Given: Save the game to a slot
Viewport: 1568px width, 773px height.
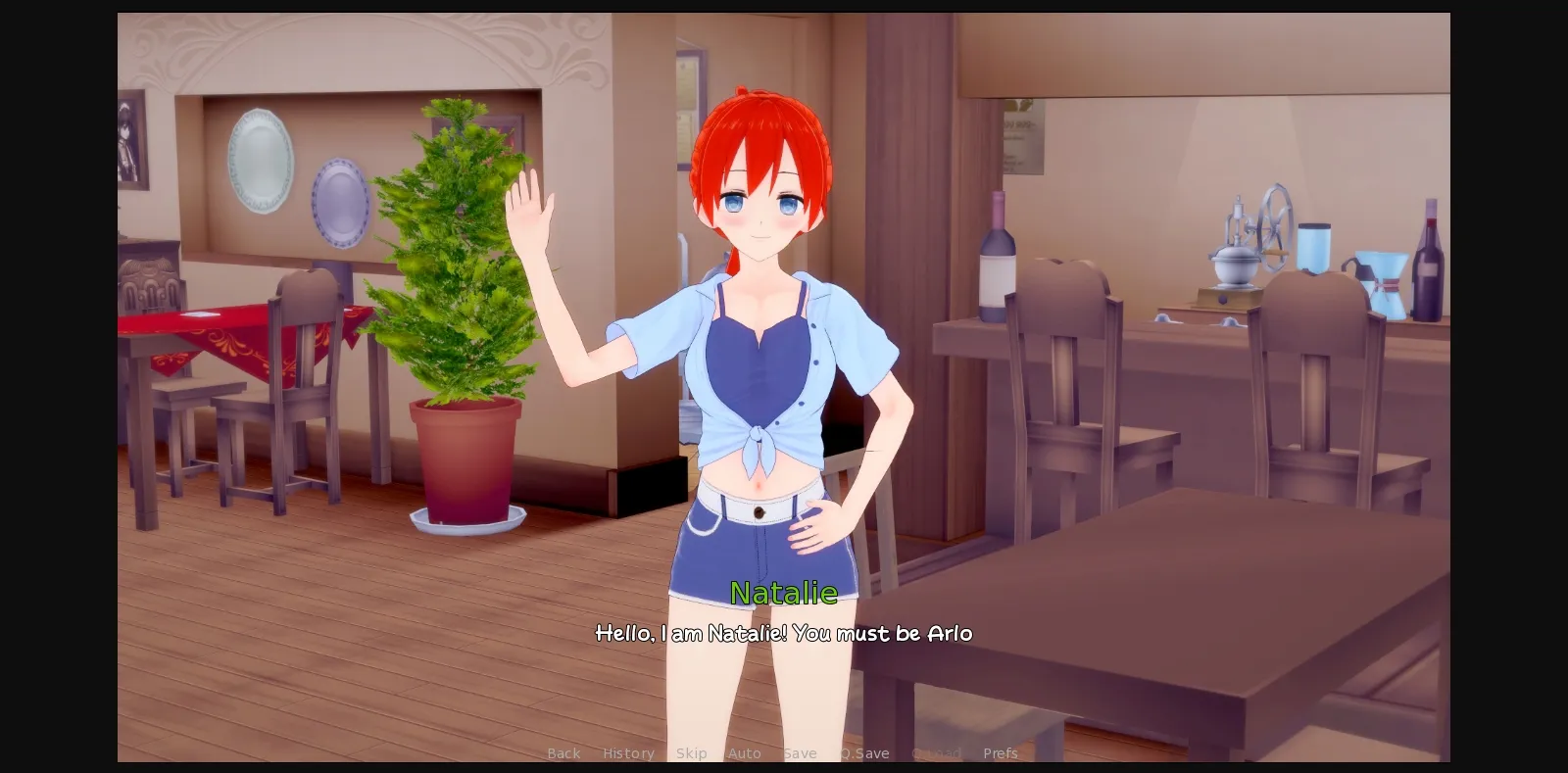Looking at the screenshot, I should coord(801,753).
